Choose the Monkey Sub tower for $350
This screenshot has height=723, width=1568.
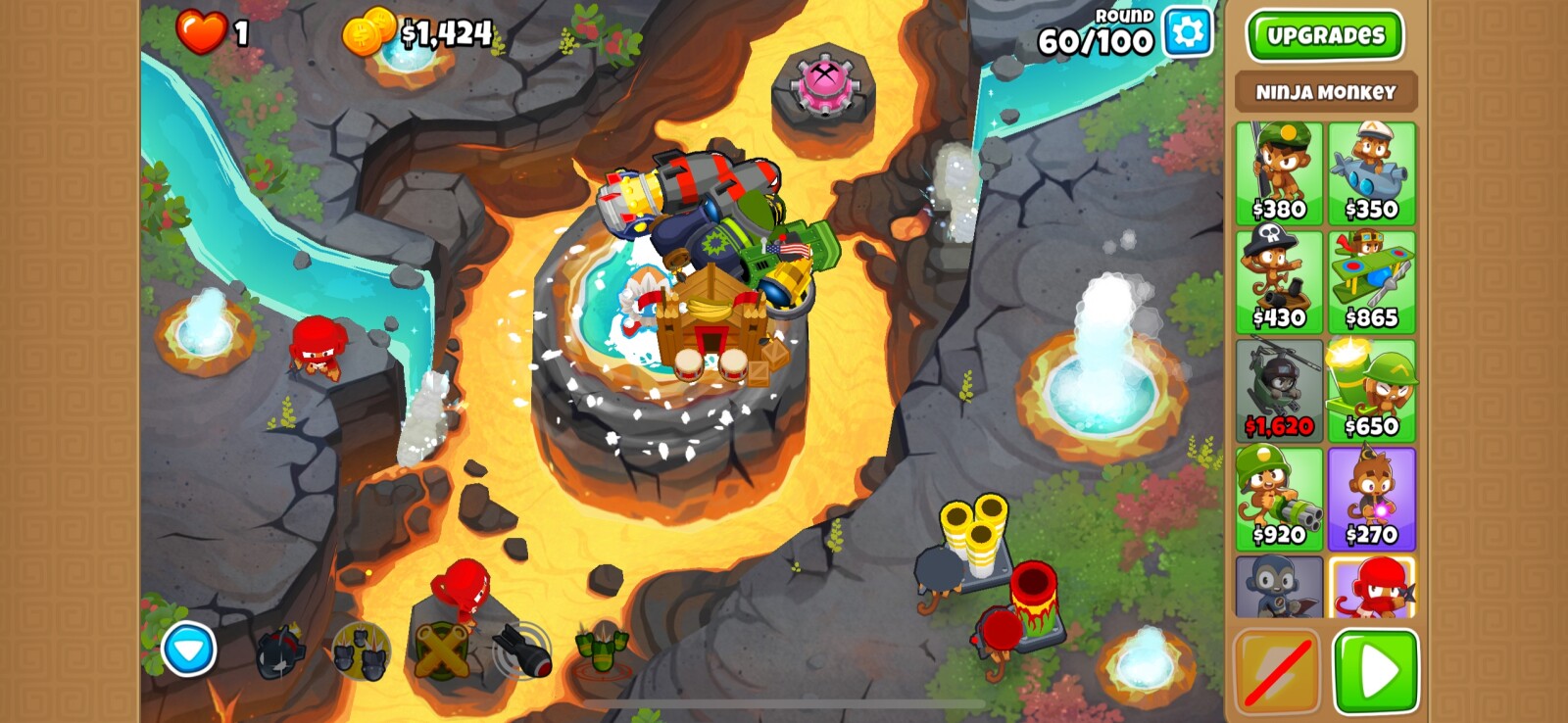(x=1371, y=173)
